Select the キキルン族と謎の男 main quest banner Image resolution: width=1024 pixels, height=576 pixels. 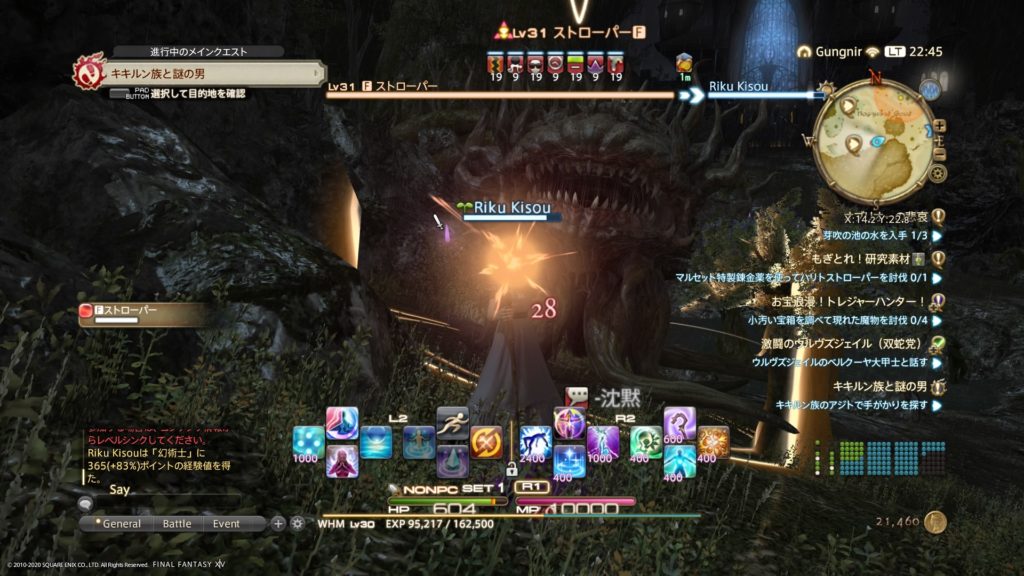200,72
